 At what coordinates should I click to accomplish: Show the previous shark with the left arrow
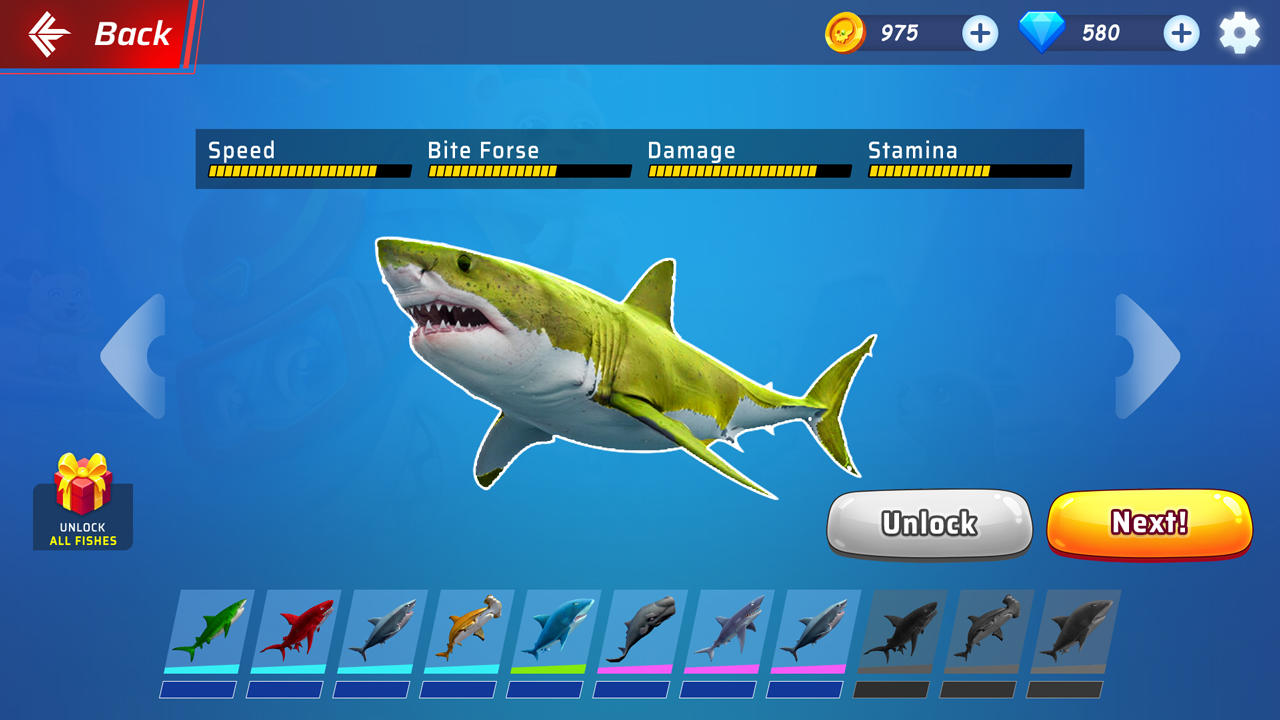134,356
